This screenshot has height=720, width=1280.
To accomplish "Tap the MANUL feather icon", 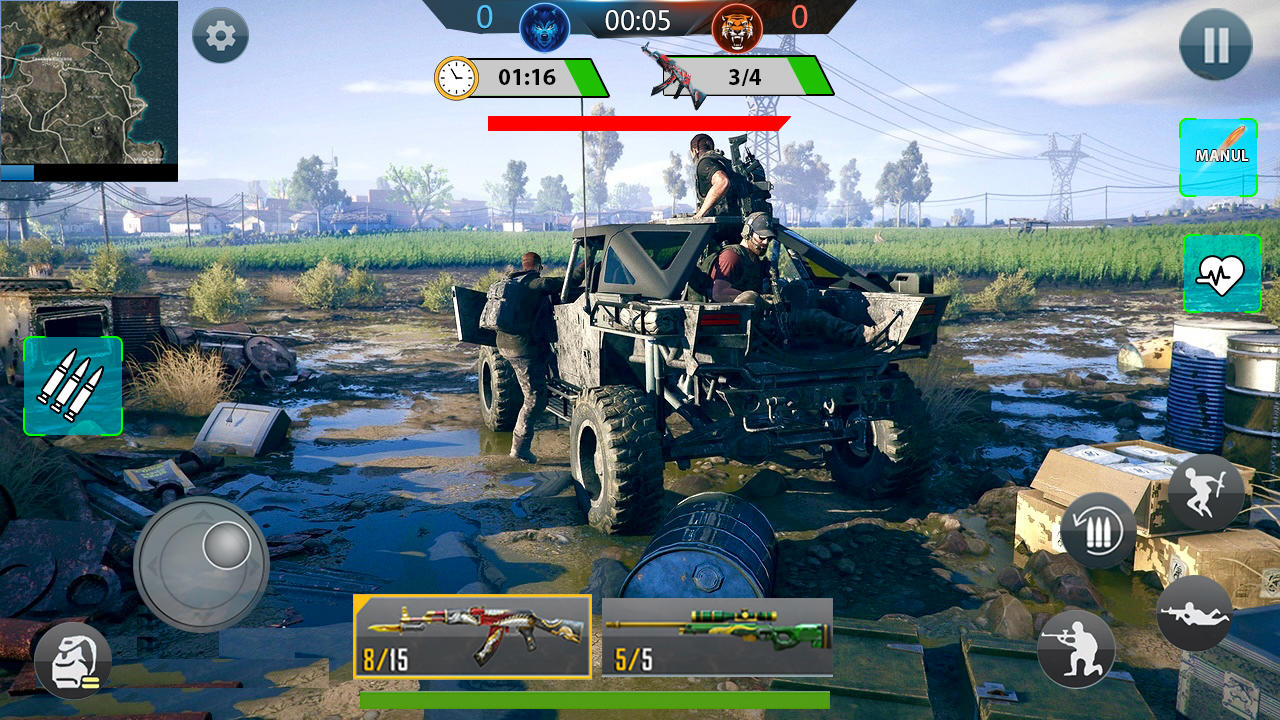I will point(1218,157).
